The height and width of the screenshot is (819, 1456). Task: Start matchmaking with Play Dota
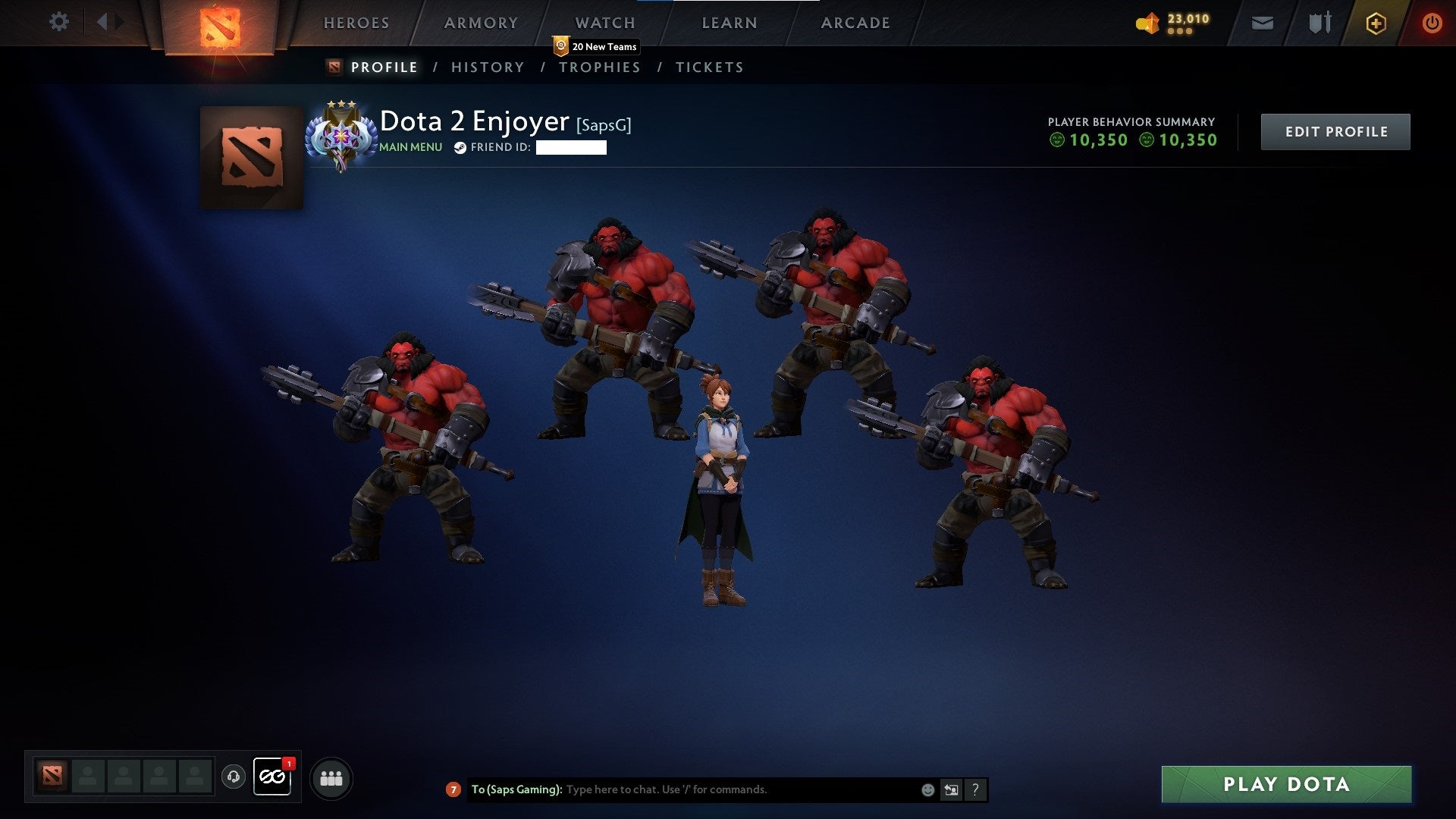1286,784
